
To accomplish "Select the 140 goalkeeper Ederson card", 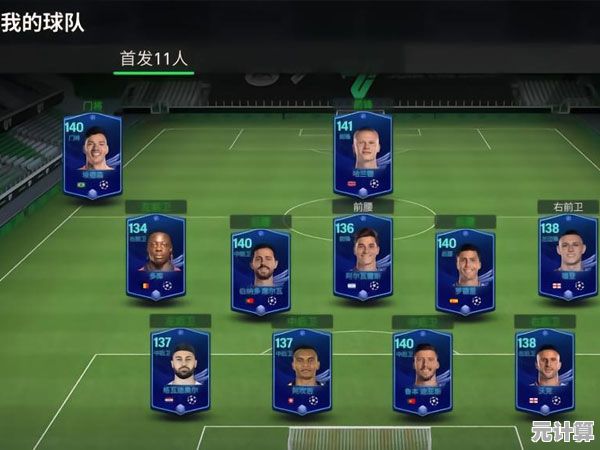I will [92, 156].
